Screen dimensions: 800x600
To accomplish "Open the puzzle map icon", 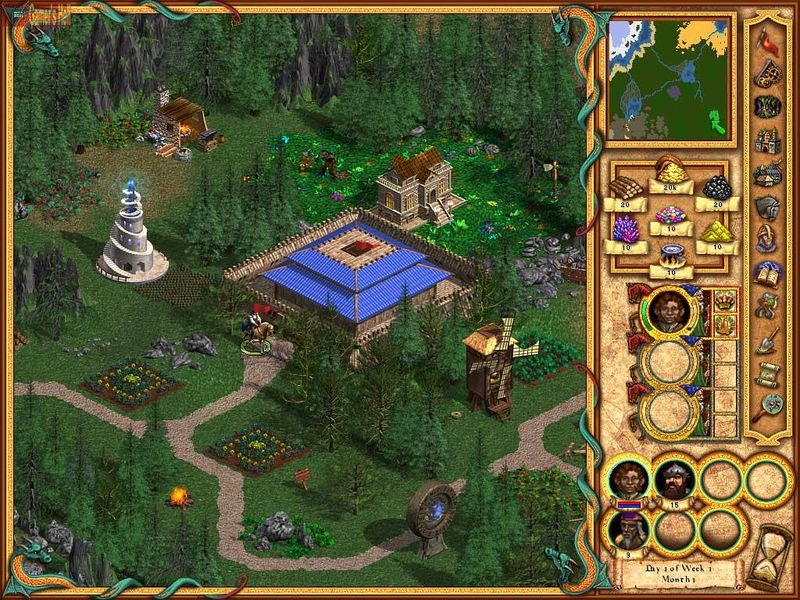I will pos(767,74).
